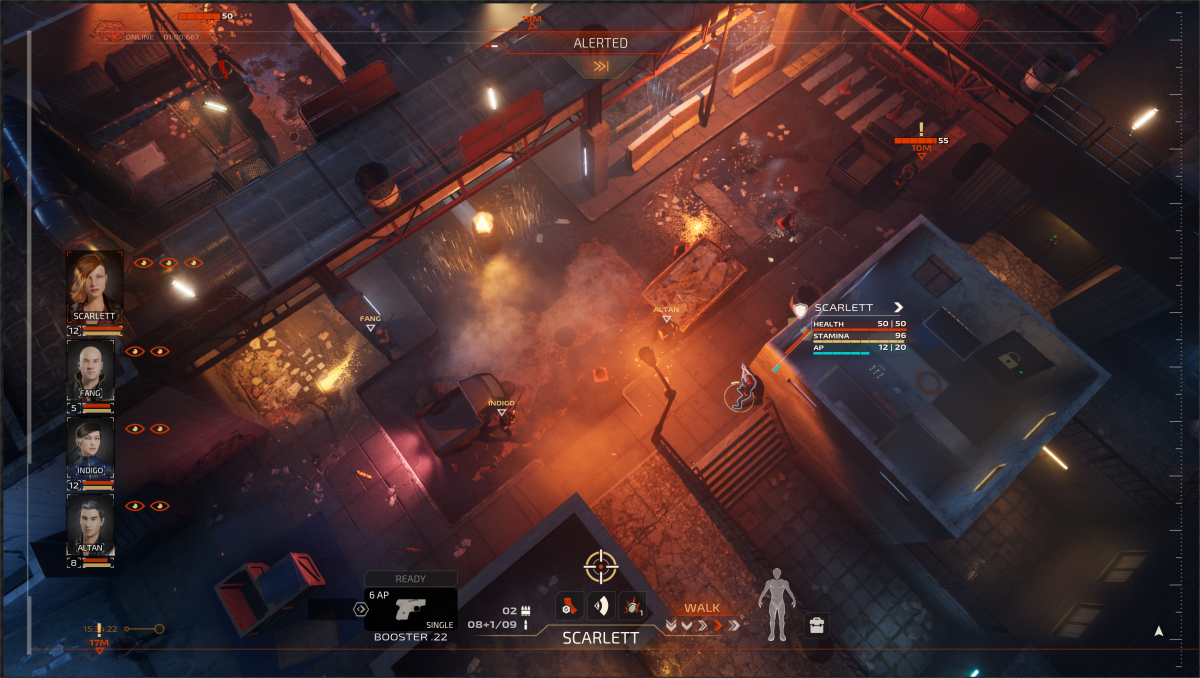
Task: Choose Altan's portrait from the squad list
Action: point(90,521)
